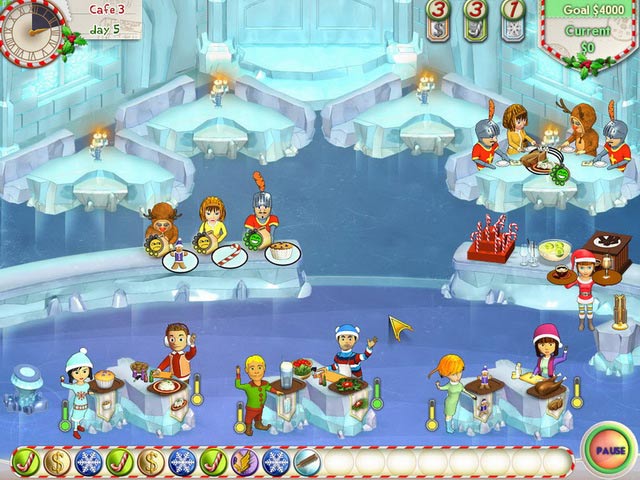640x480 pixels.
Task: Choose the candy cane order bubble
Action: [x=230, y=257]
